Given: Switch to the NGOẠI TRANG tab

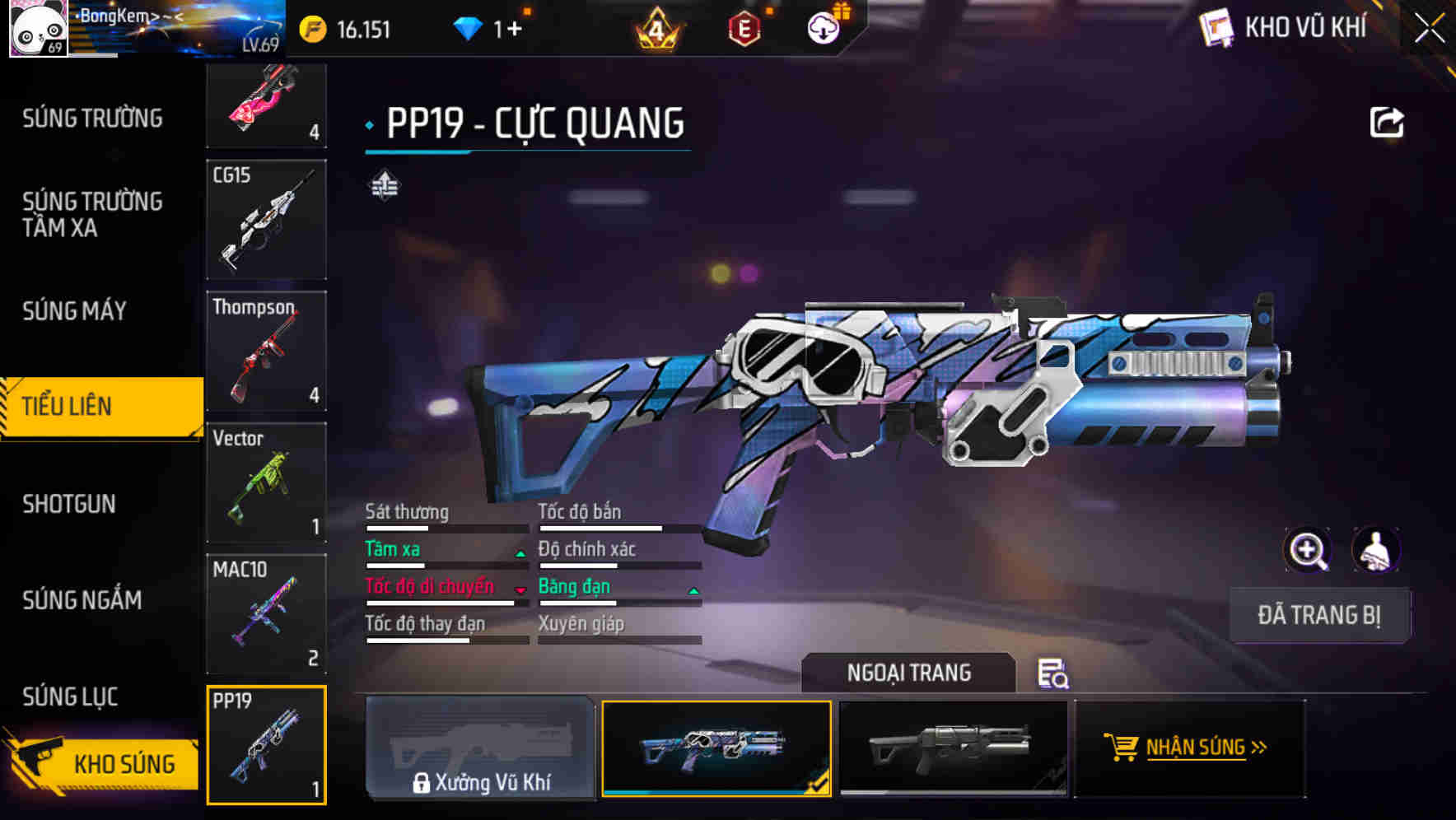Looking at the screenshot, I should coord(910,672).
